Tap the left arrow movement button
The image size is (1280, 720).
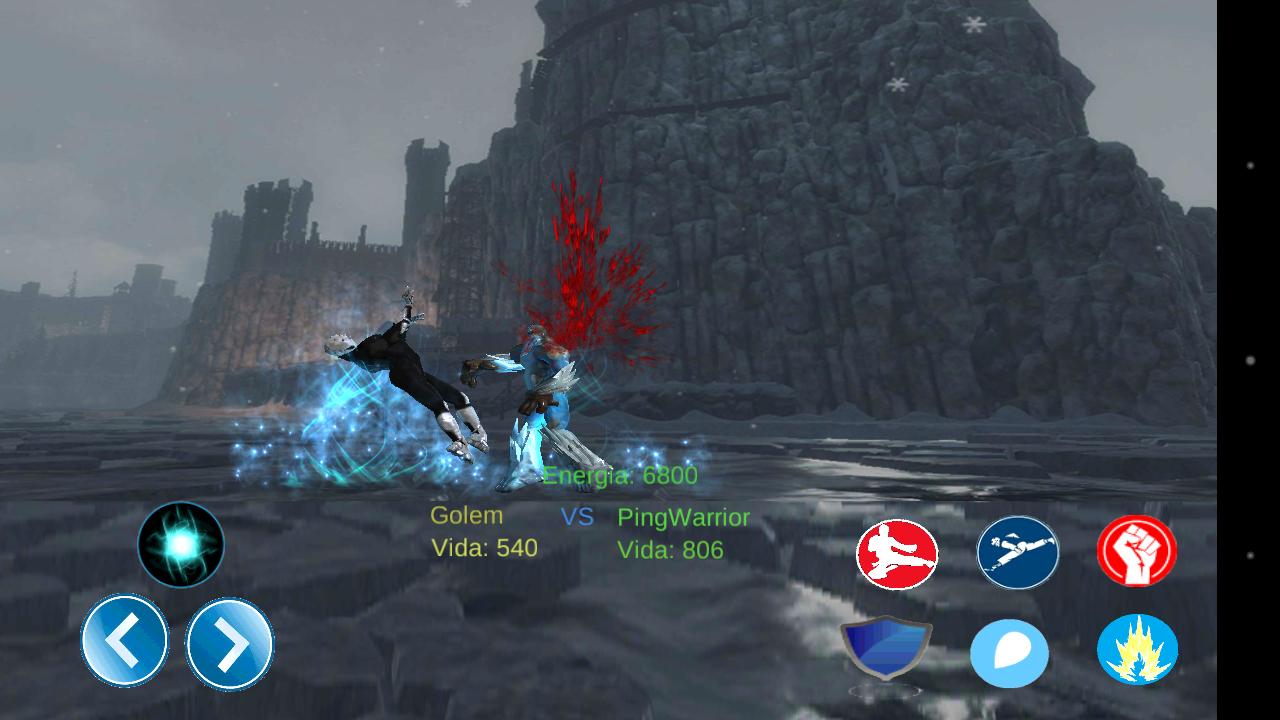click(x=124, y=640)
